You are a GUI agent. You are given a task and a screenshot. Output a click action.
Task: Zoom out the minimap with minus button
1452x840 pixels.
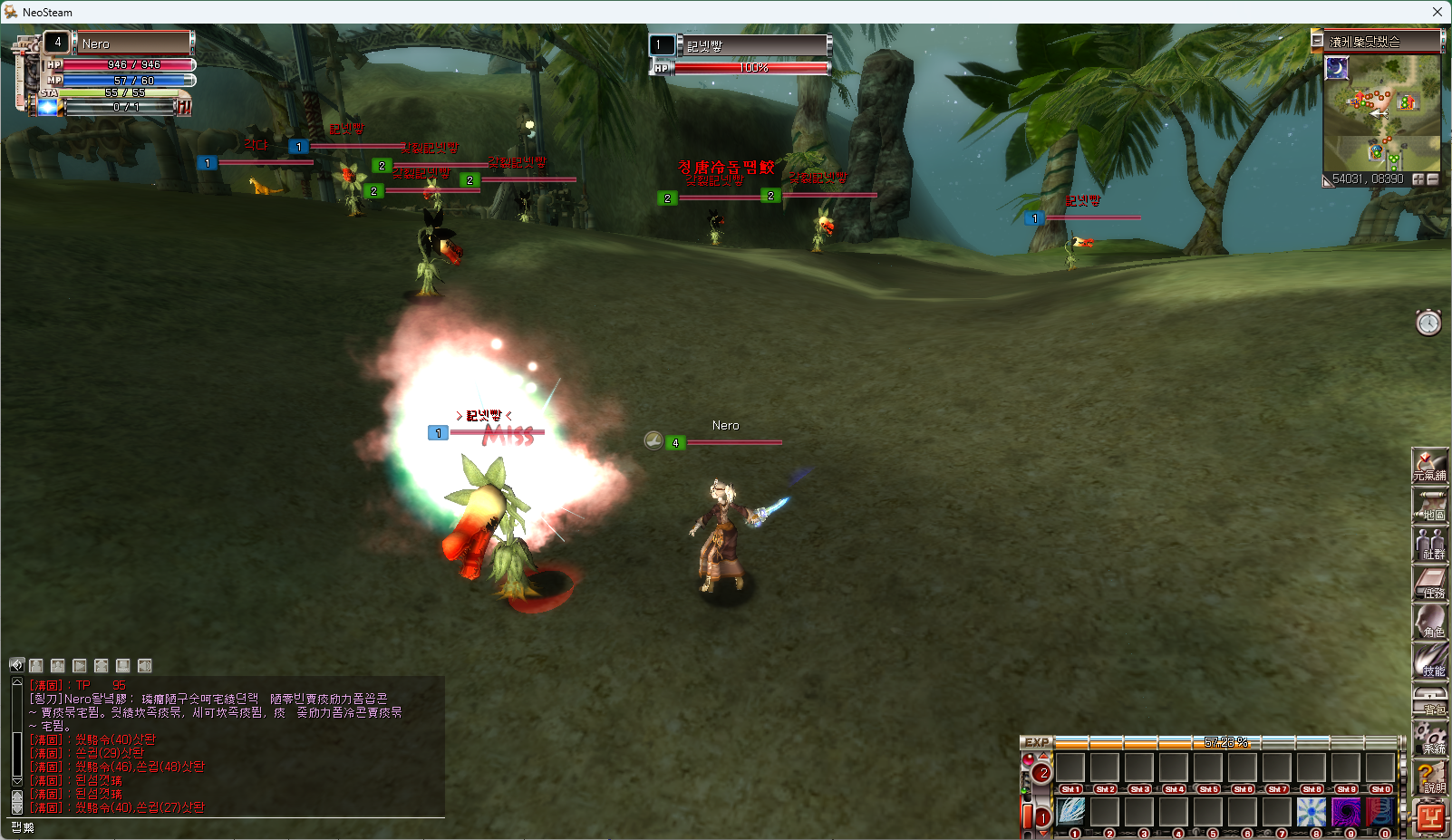click(1433, 179)
